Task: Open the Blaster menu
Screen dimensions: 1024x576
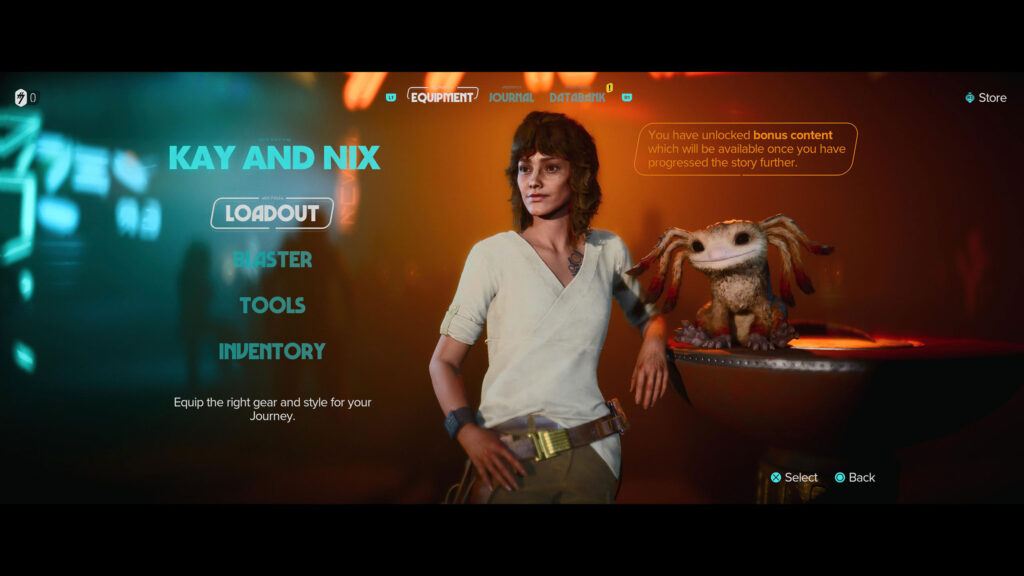Action: click(272, 260)
